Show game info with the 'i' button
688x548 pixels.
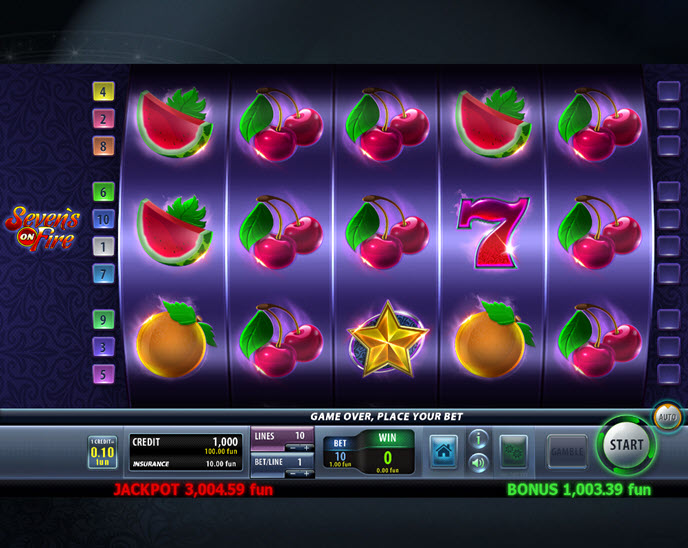[x=478, y=439]
